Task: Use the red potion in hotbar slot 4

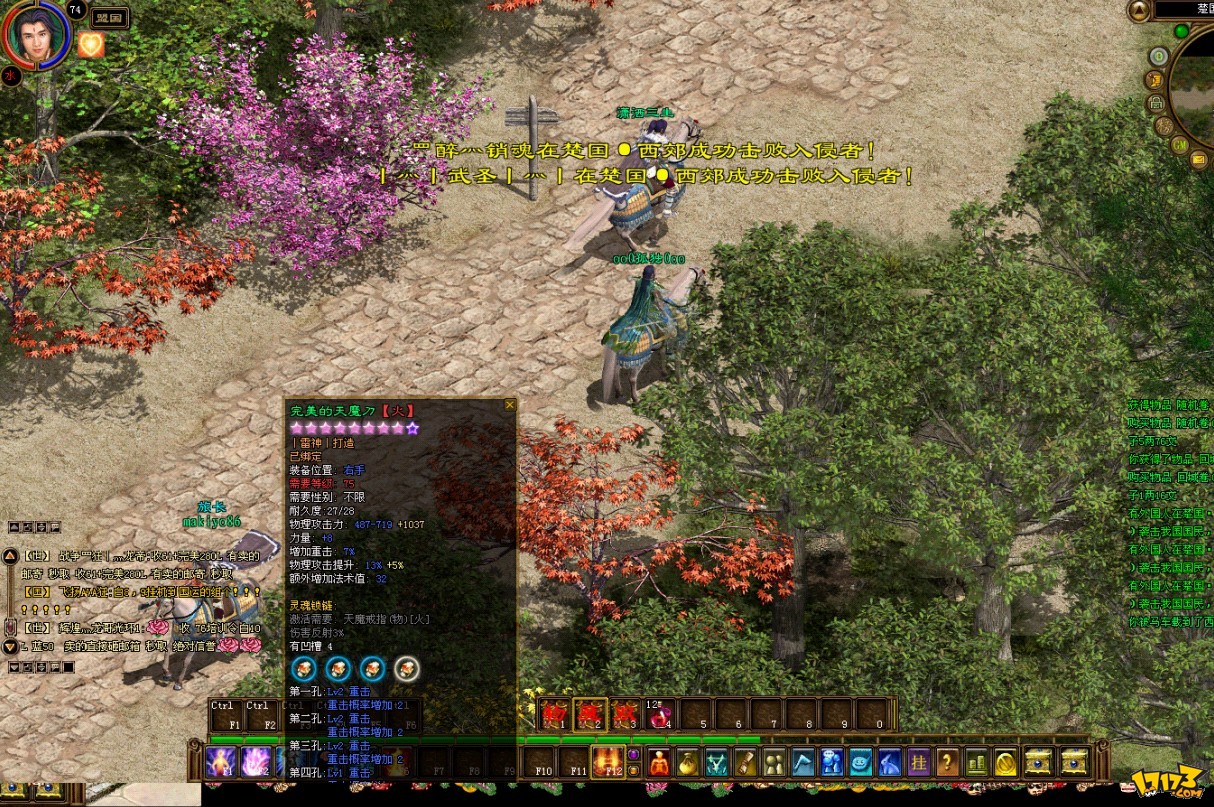Action: [x=661, y=714]
